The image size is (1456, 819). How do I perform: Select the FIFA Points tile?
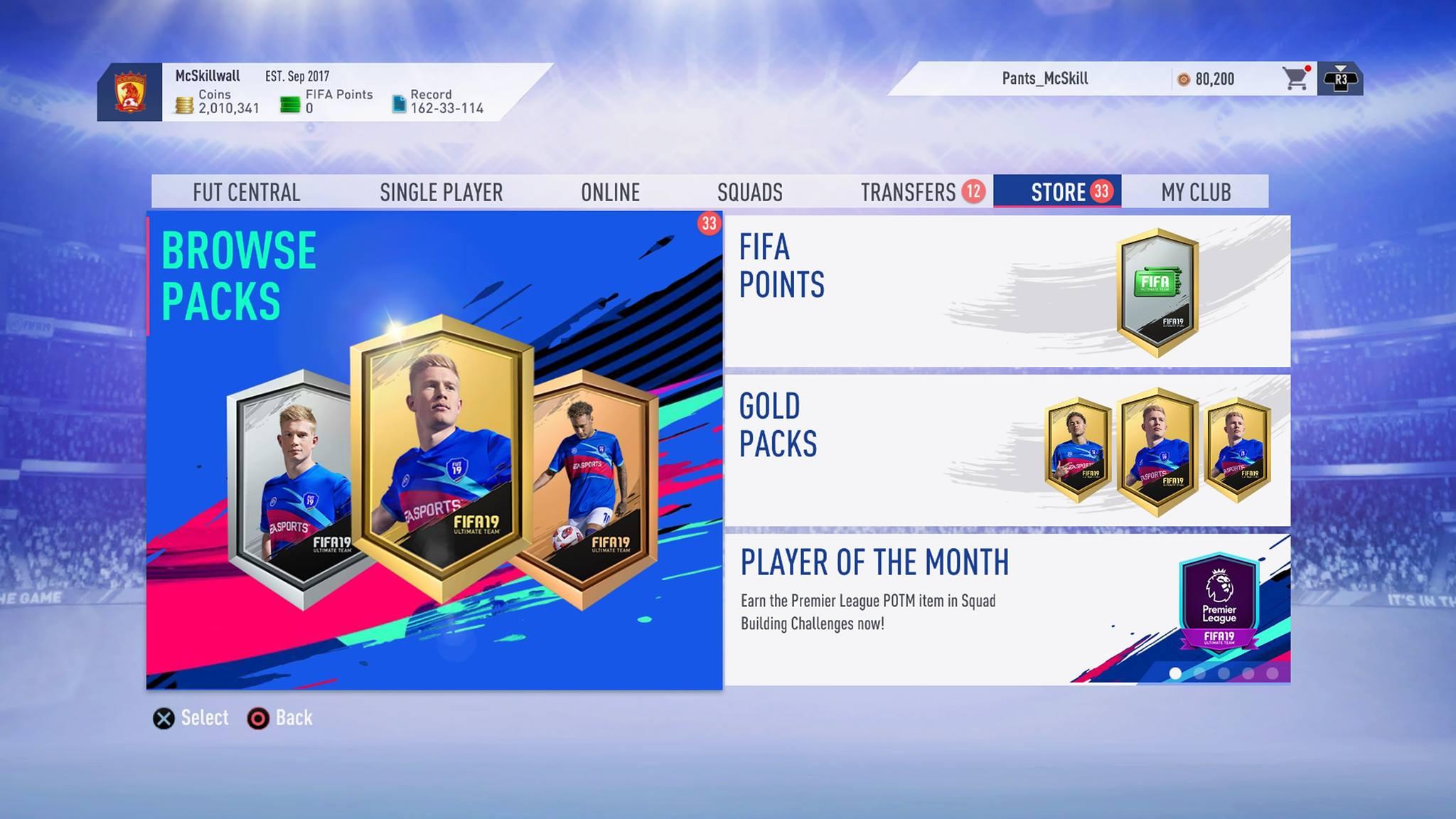(1007, 291)
